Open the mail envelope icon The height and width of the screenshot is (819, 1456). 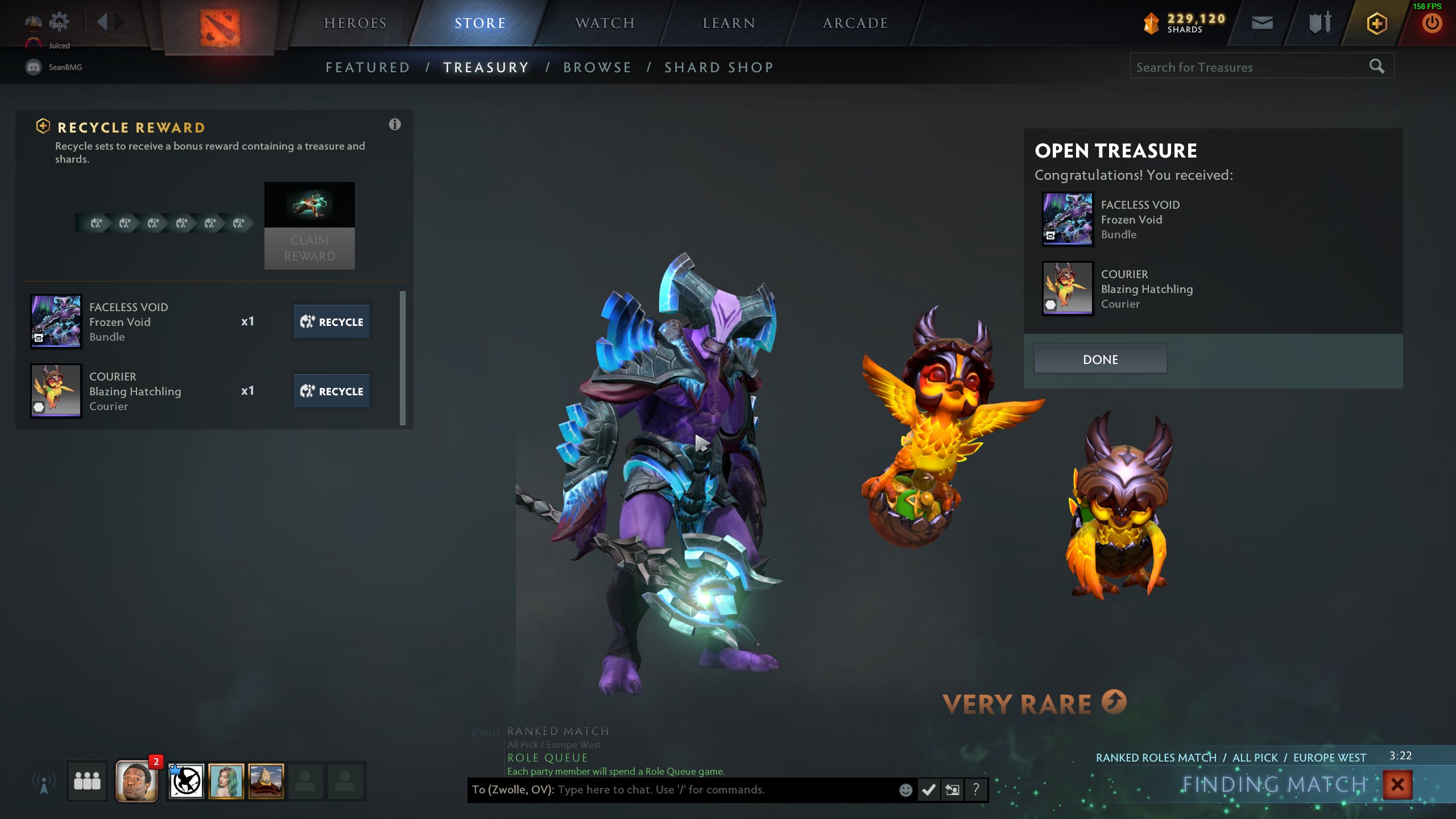click(x=1262, y=23)
